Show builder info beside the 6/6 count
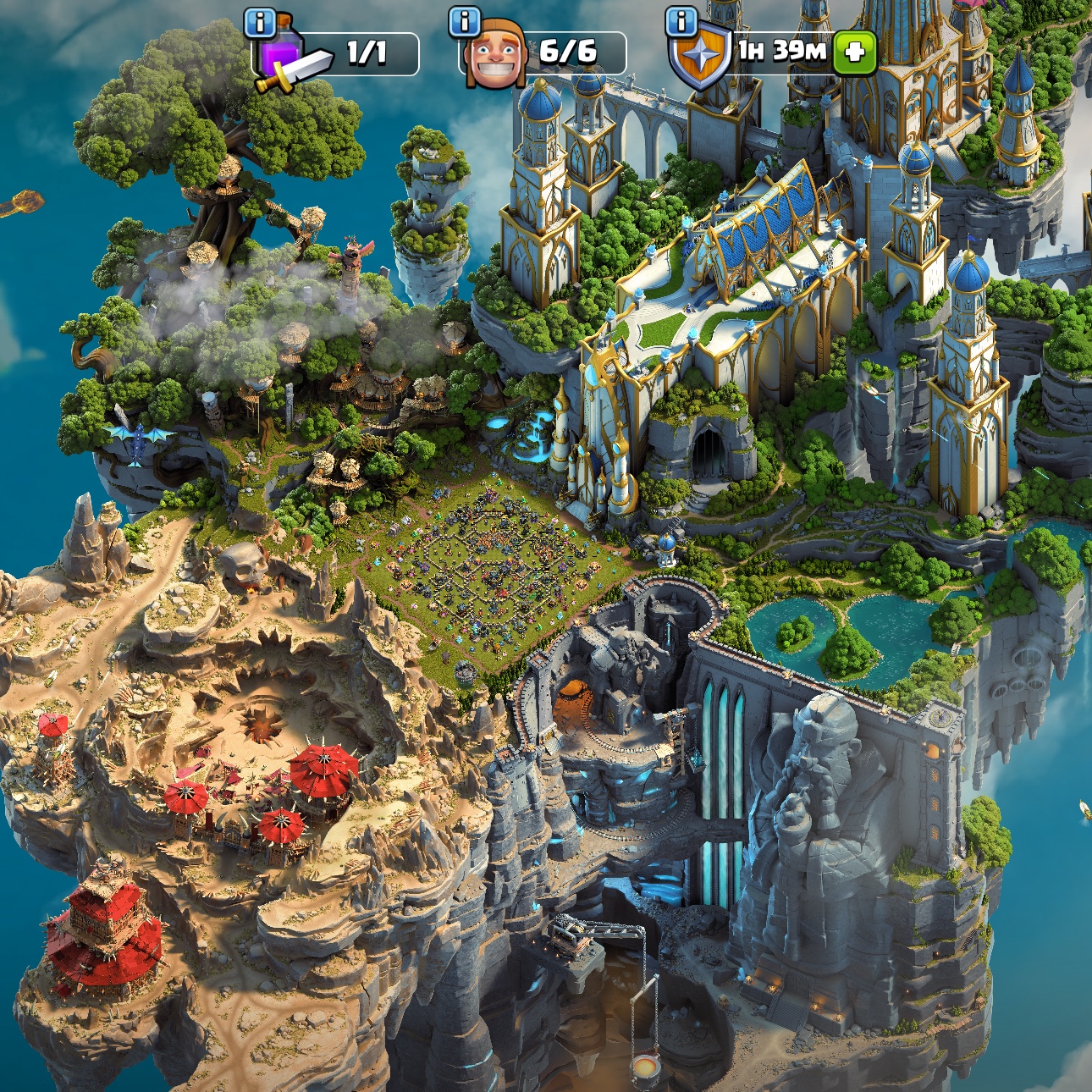The width and height of the screenshot is (1092, 1092). click(x=464, y=22)
